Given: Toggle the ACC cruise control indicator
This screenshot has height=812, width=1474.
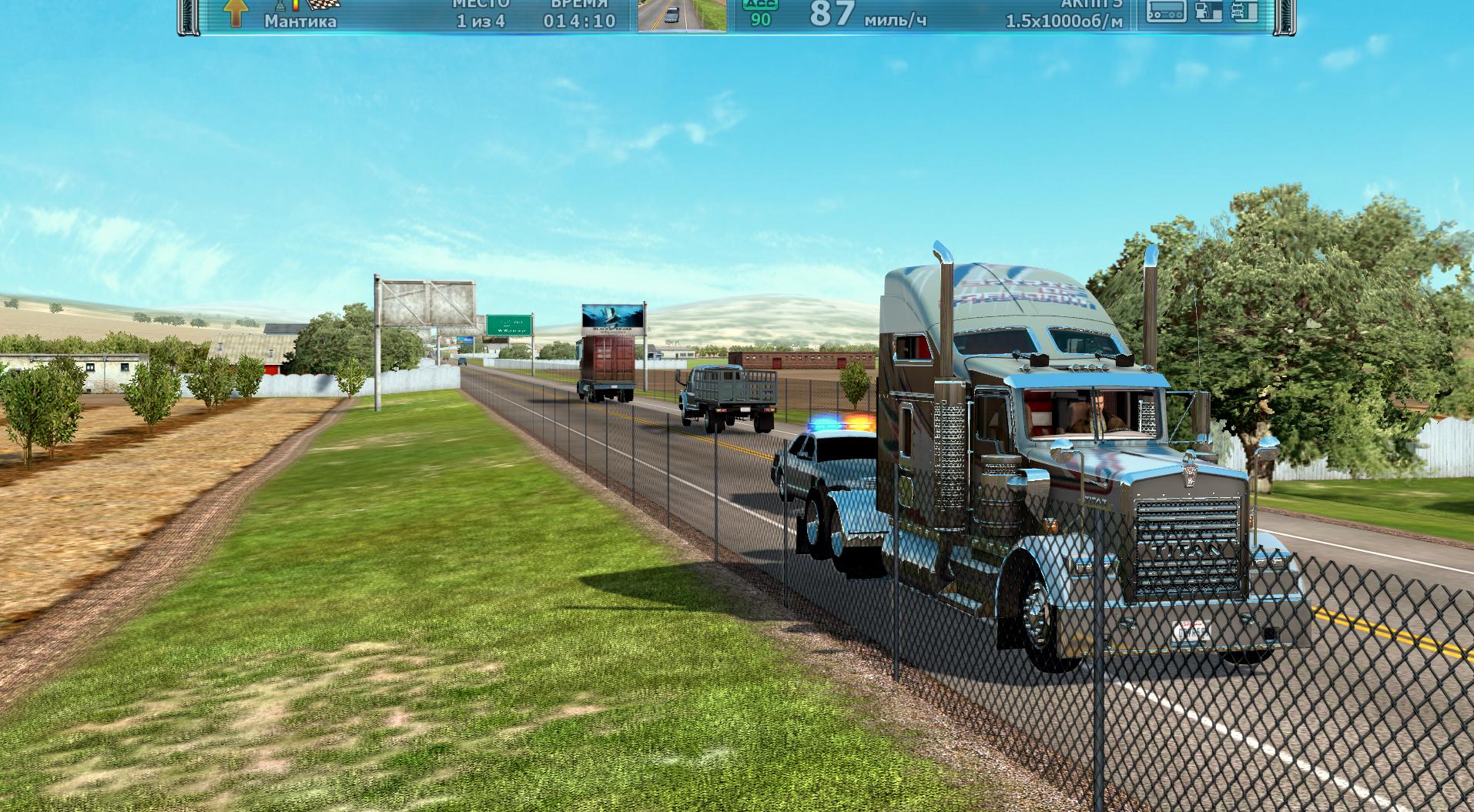Looking at the screenshot, I should (760, 13).
